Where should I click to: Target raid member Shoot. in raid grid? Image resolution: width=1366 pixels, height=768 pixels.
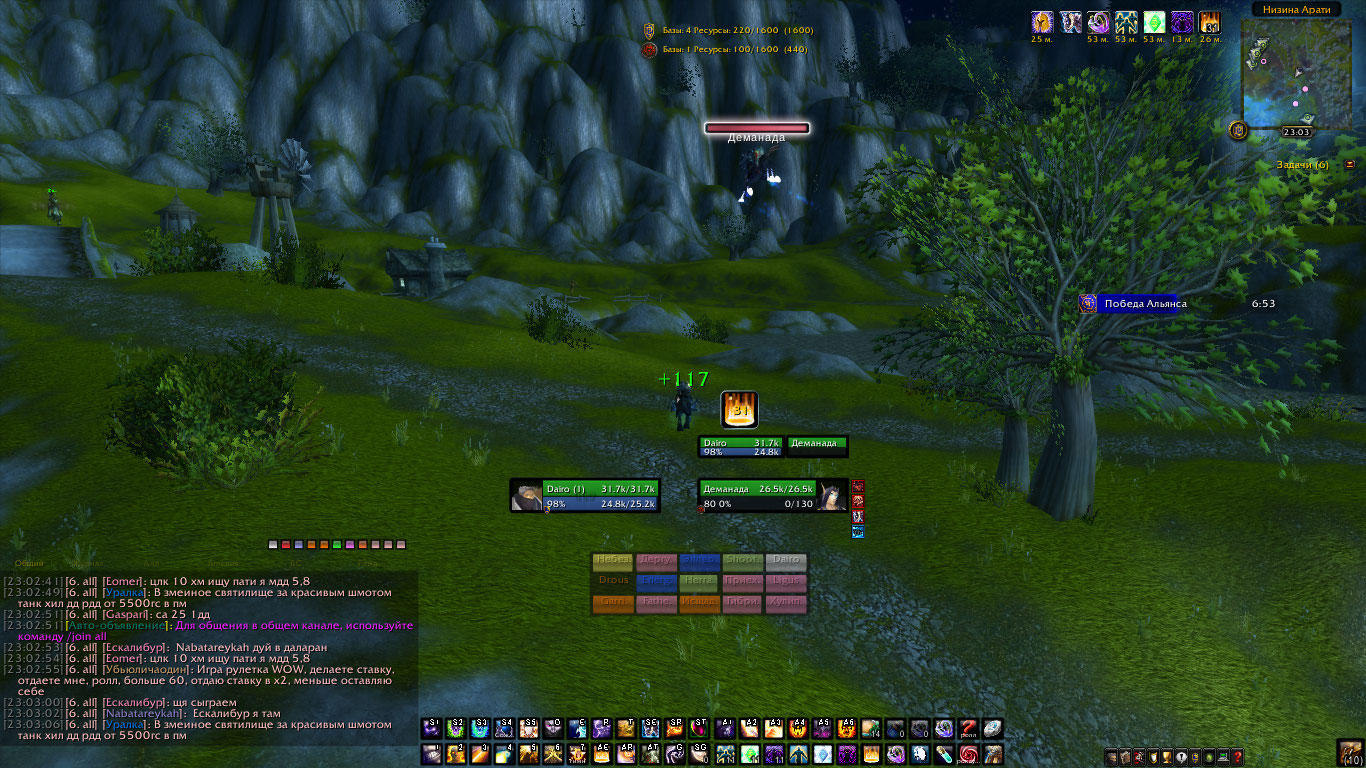pyautogui.click(x=742, y=561)
